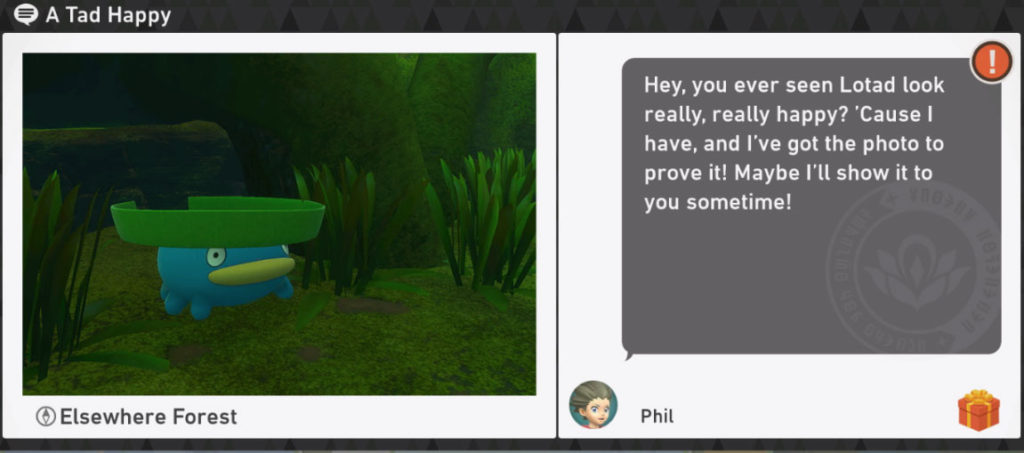This screenshot has width=1024, height=453.
Task: Select the orange exclamation alert badge
Action: click(x=991, y=62)
